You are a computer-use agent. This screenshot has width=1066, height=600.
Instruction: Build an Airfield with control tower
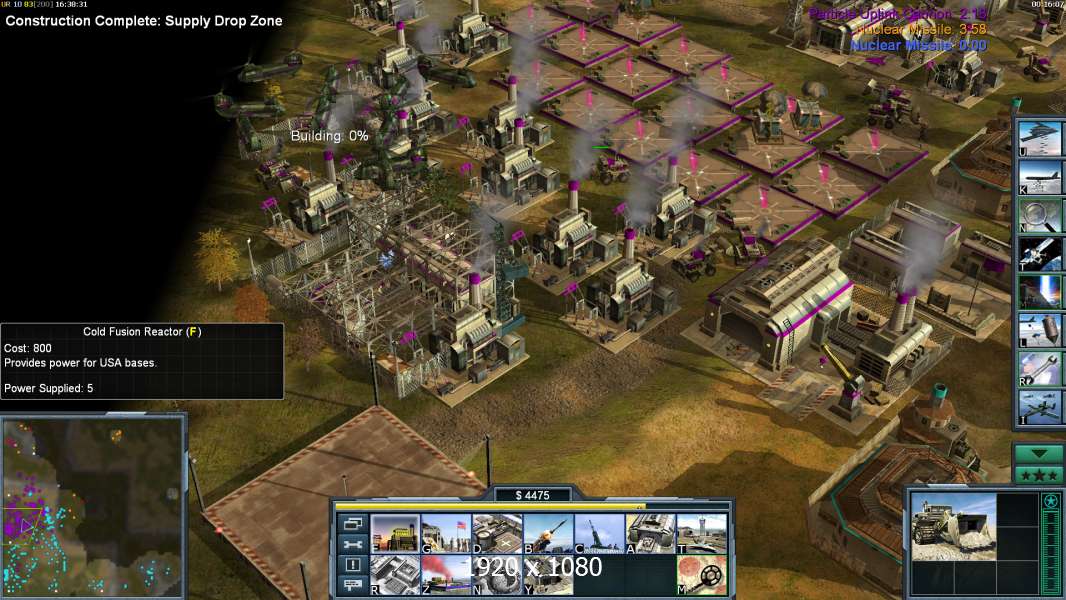(x=701, y=534)
